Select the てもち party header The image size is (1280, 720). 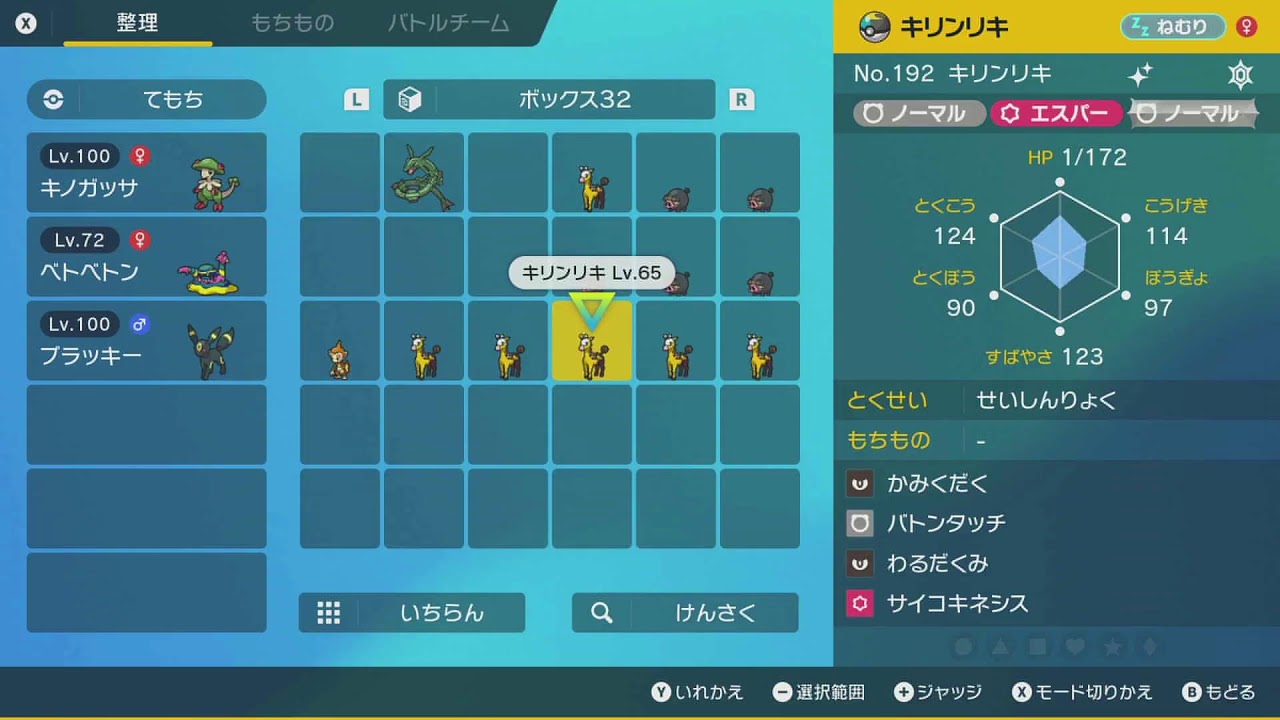[147, 100]
